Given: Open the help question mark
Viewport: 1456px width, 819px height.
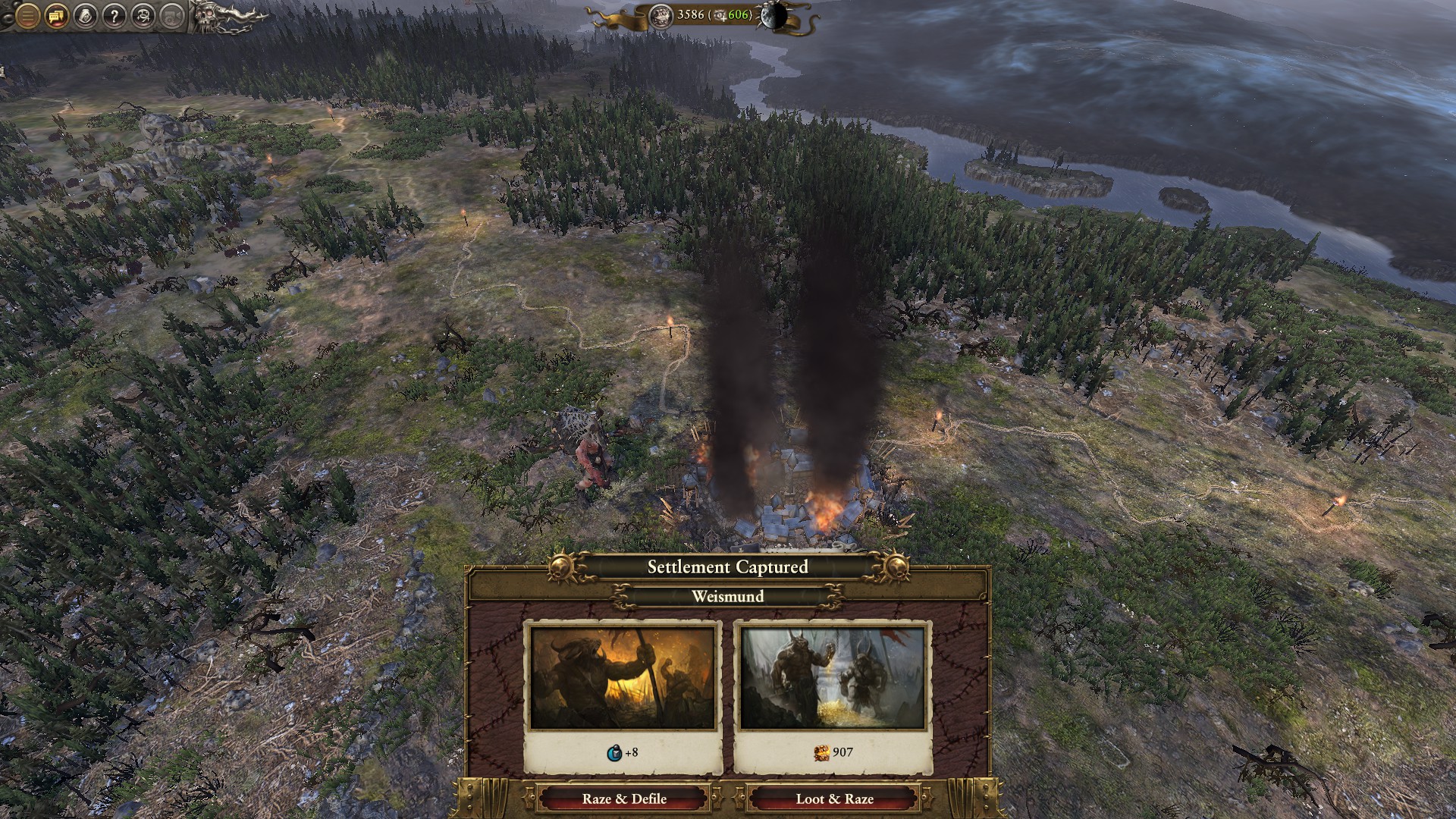Looking at the screenshot, I should [x=114, y=16].
